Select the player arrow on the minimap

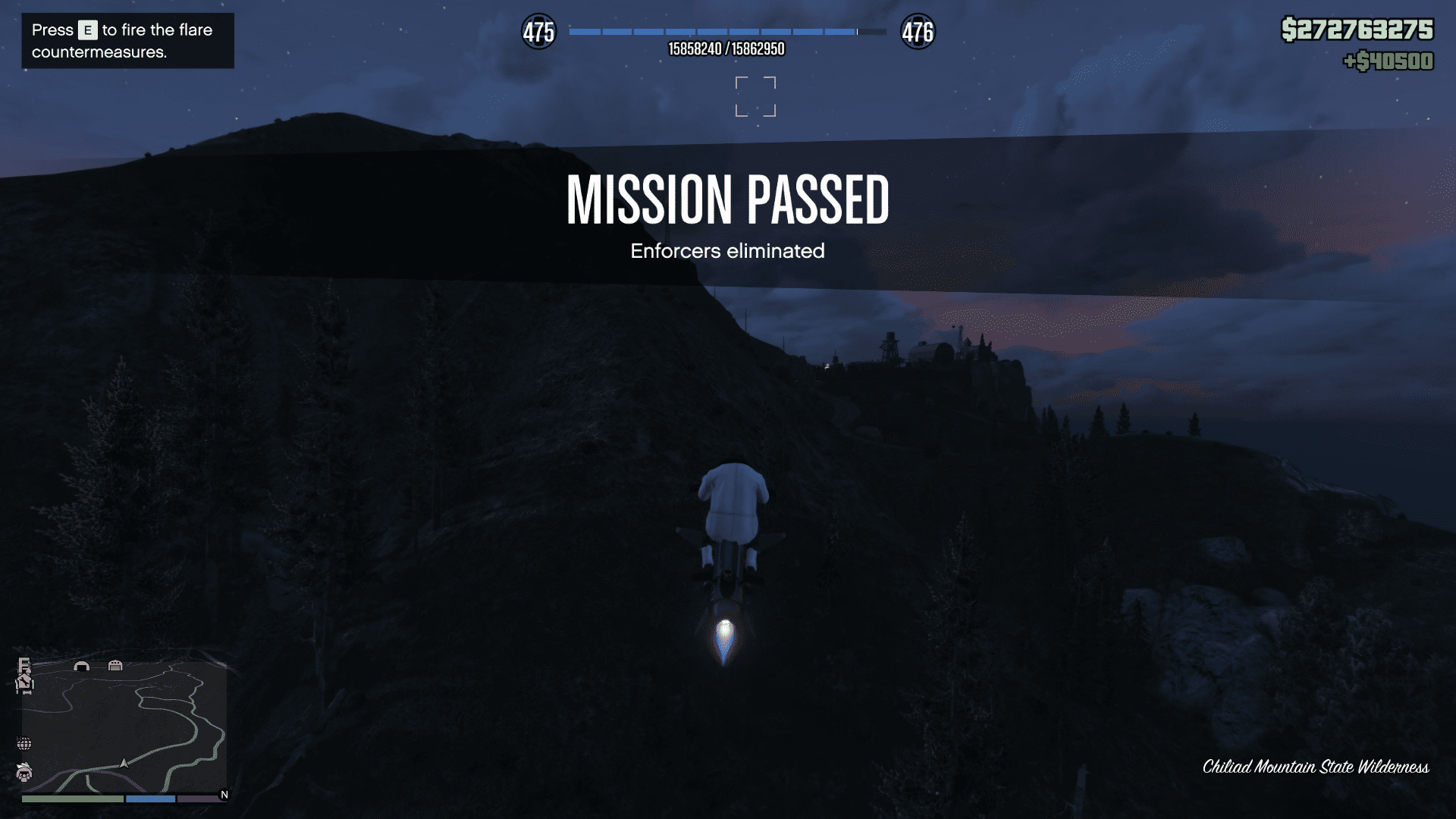click(x=124, y=764)
